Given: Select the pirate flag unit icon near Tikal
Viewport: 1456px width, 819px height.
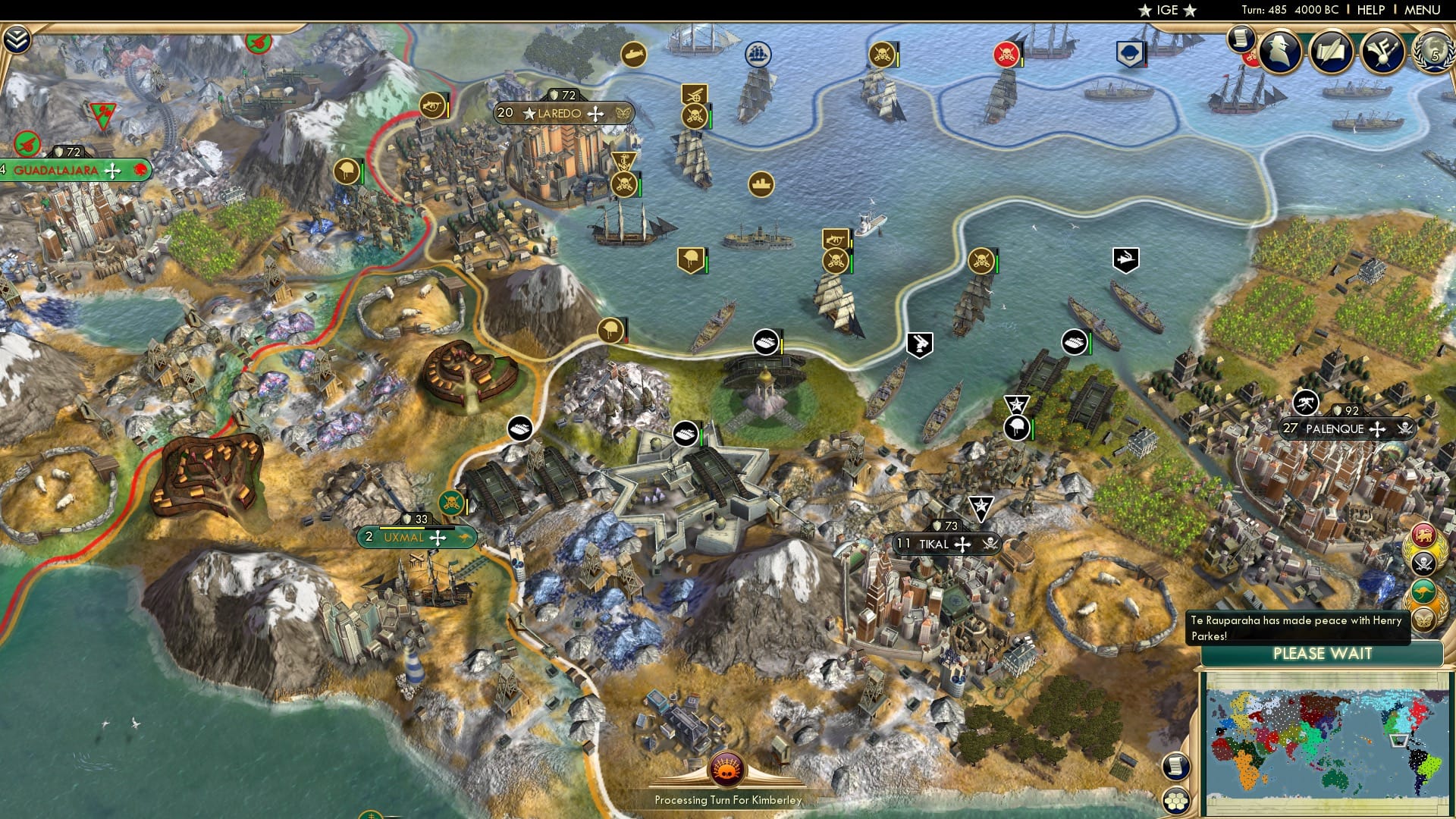Looking at the screenshot, I should pos(991,544).
